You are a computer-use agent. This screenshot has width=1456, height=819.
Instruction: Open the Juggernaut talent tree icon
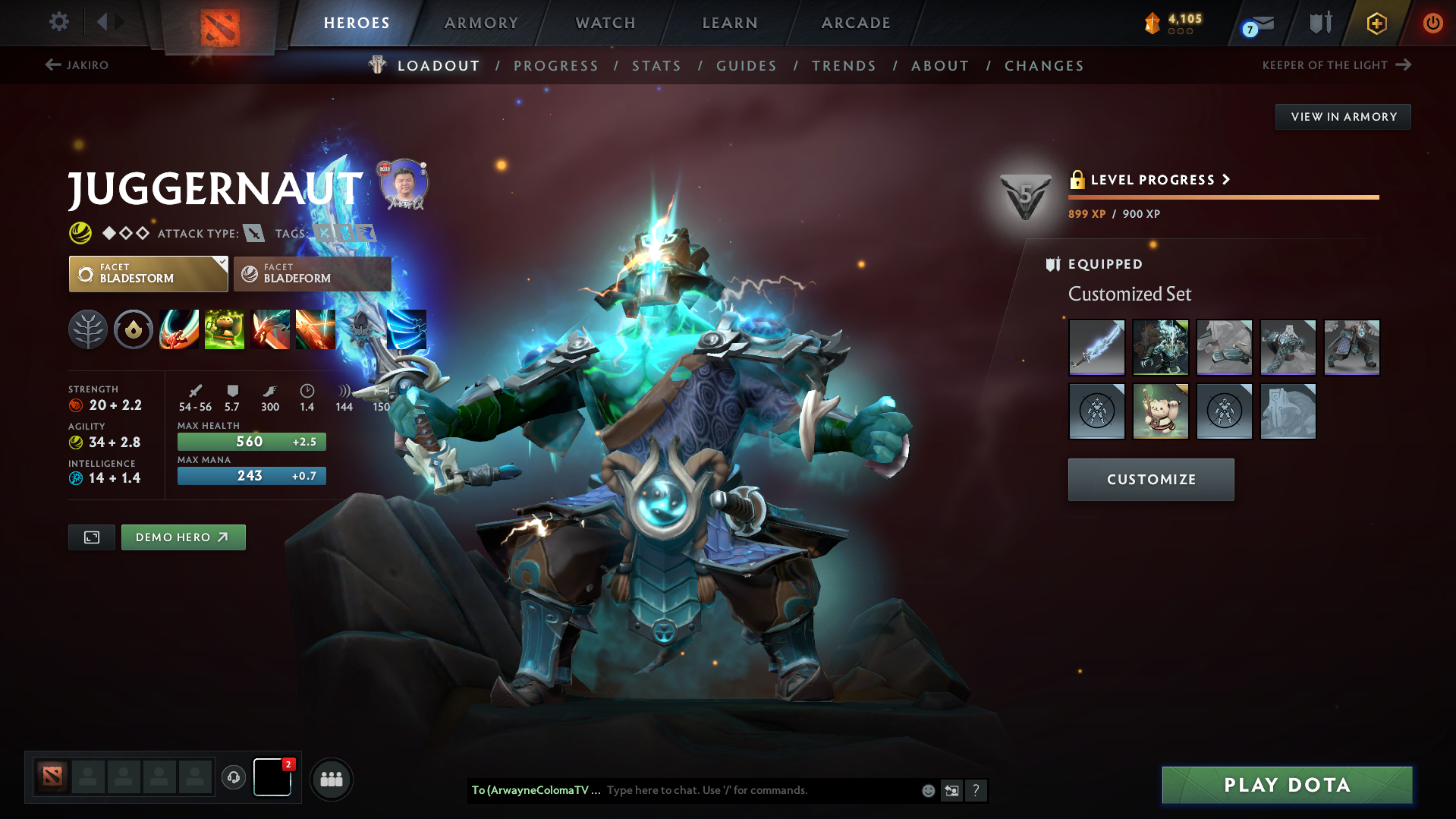coord(88,329)
